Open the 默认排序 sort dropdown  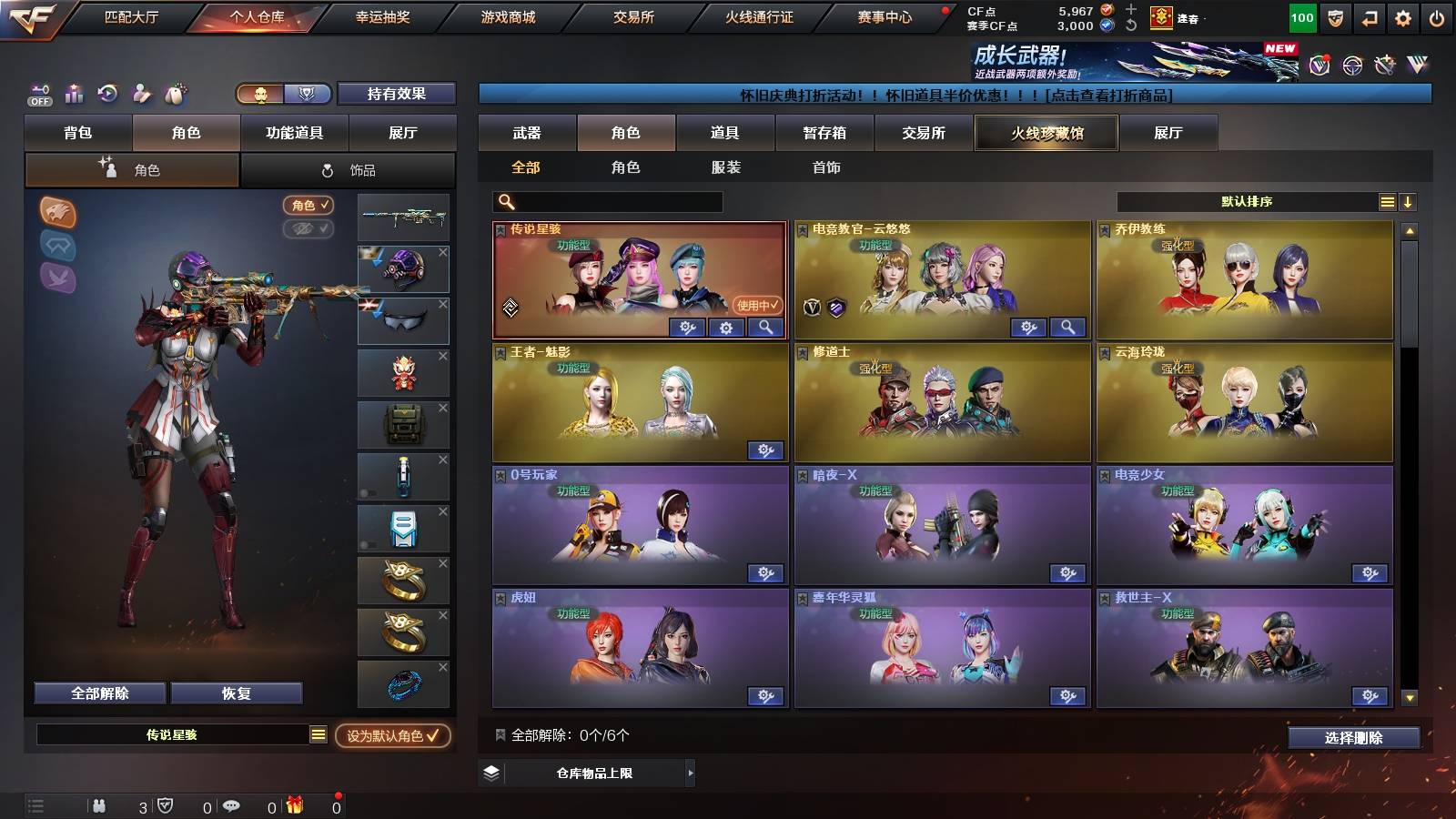[x=1247, y=202]
